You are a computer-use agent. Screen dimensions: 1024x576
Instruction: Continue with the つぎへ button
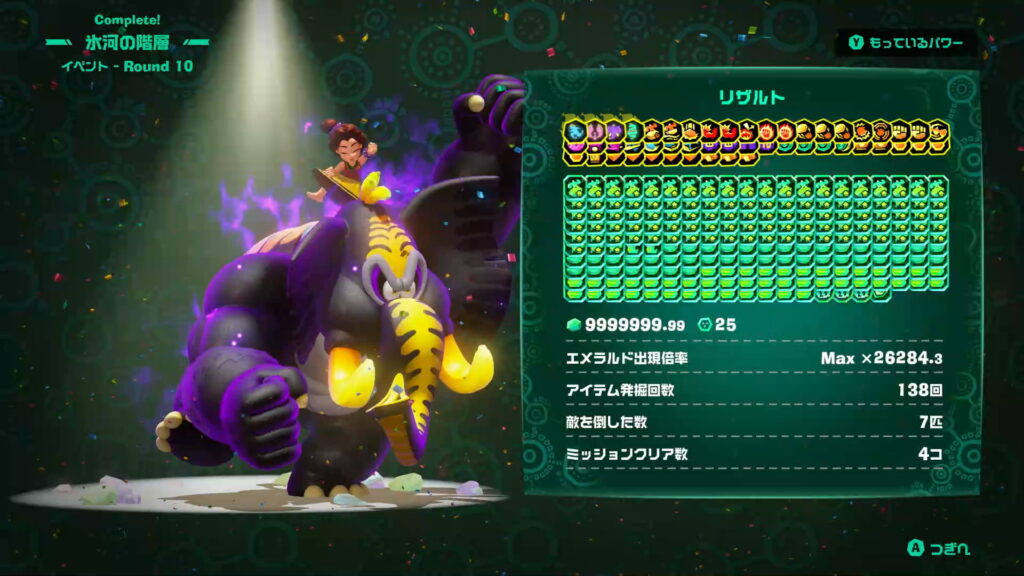click(938, 548)
